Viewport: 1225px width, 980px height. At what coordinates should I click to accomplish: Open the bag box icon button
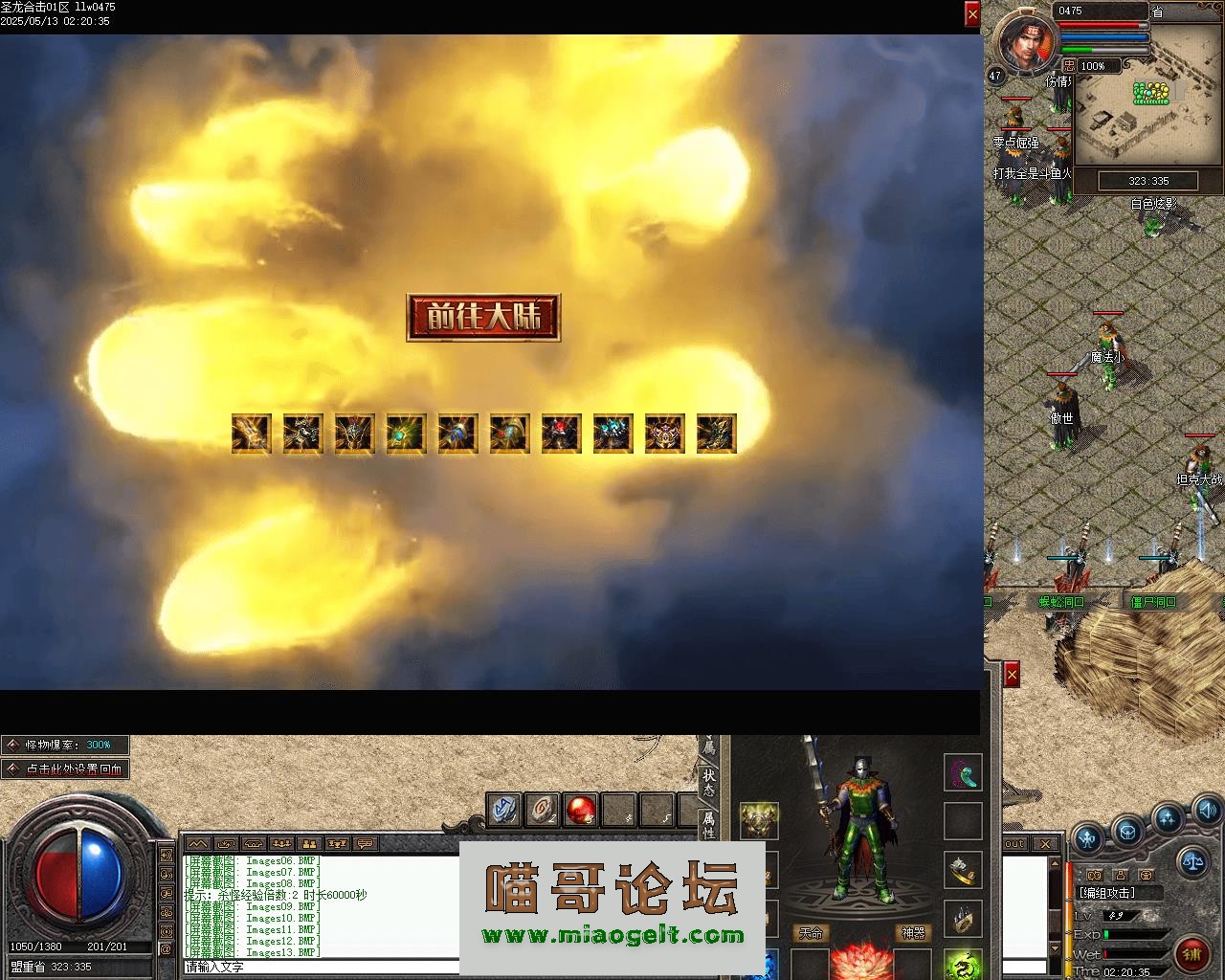(1127, 831)
